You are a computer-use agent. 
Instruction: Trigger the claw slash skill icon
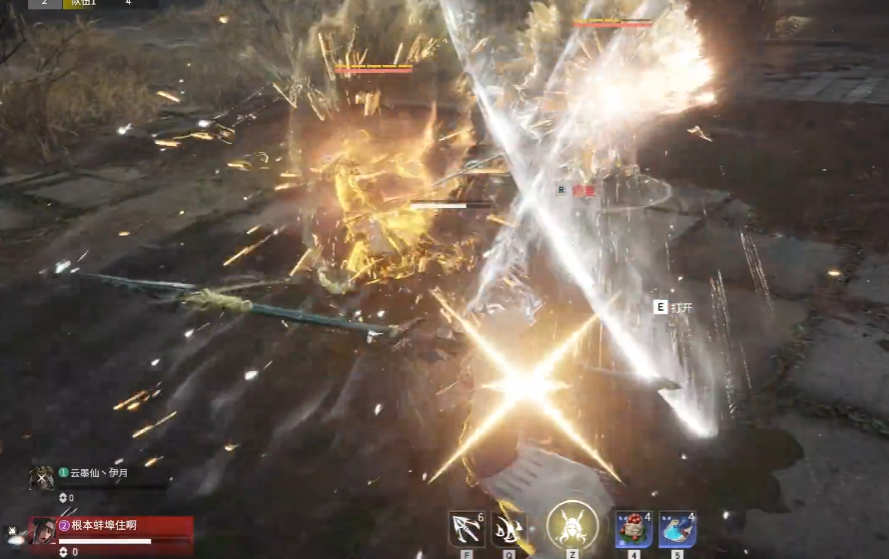point(509,528)
